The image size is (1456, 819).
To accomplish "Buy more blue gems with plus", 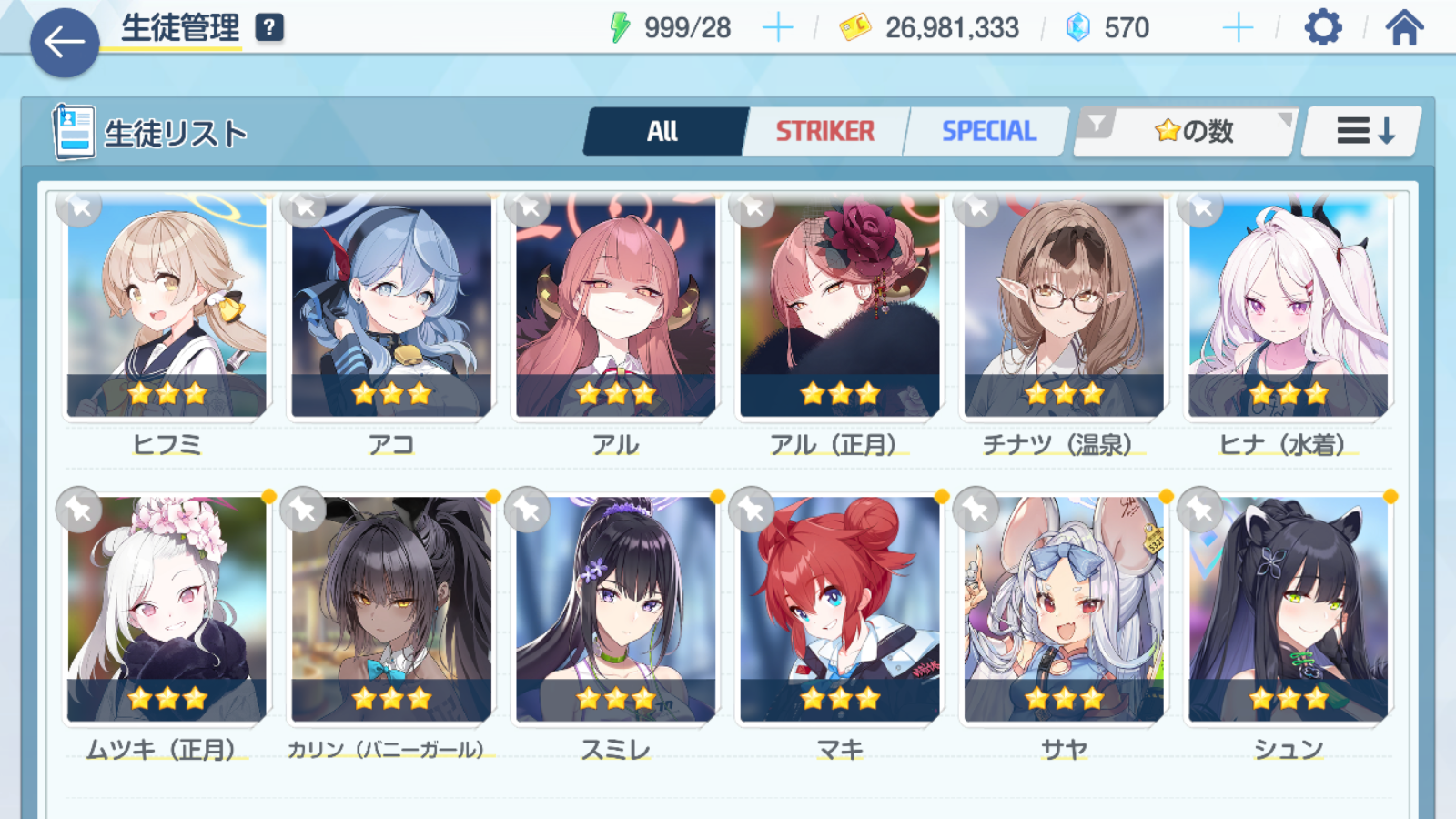I will [1238, 28].
